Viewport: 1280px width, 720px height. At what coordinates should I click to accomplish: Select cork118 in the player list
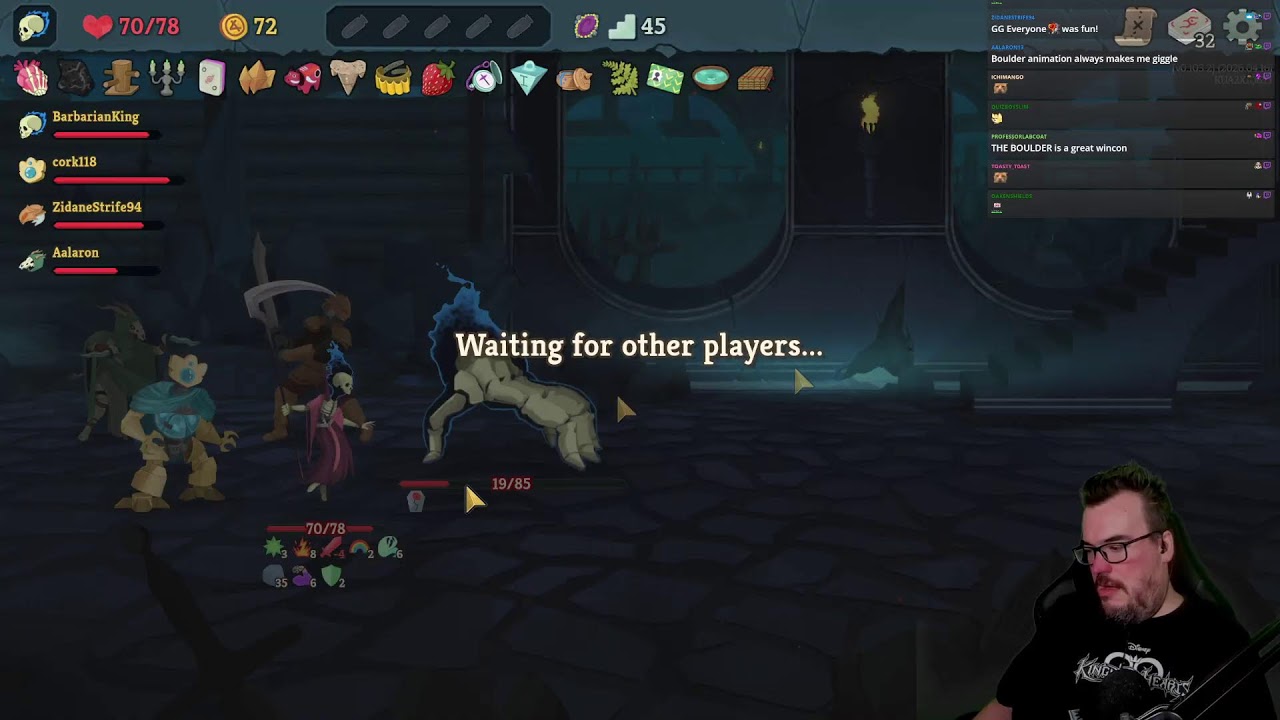point(74,163)
